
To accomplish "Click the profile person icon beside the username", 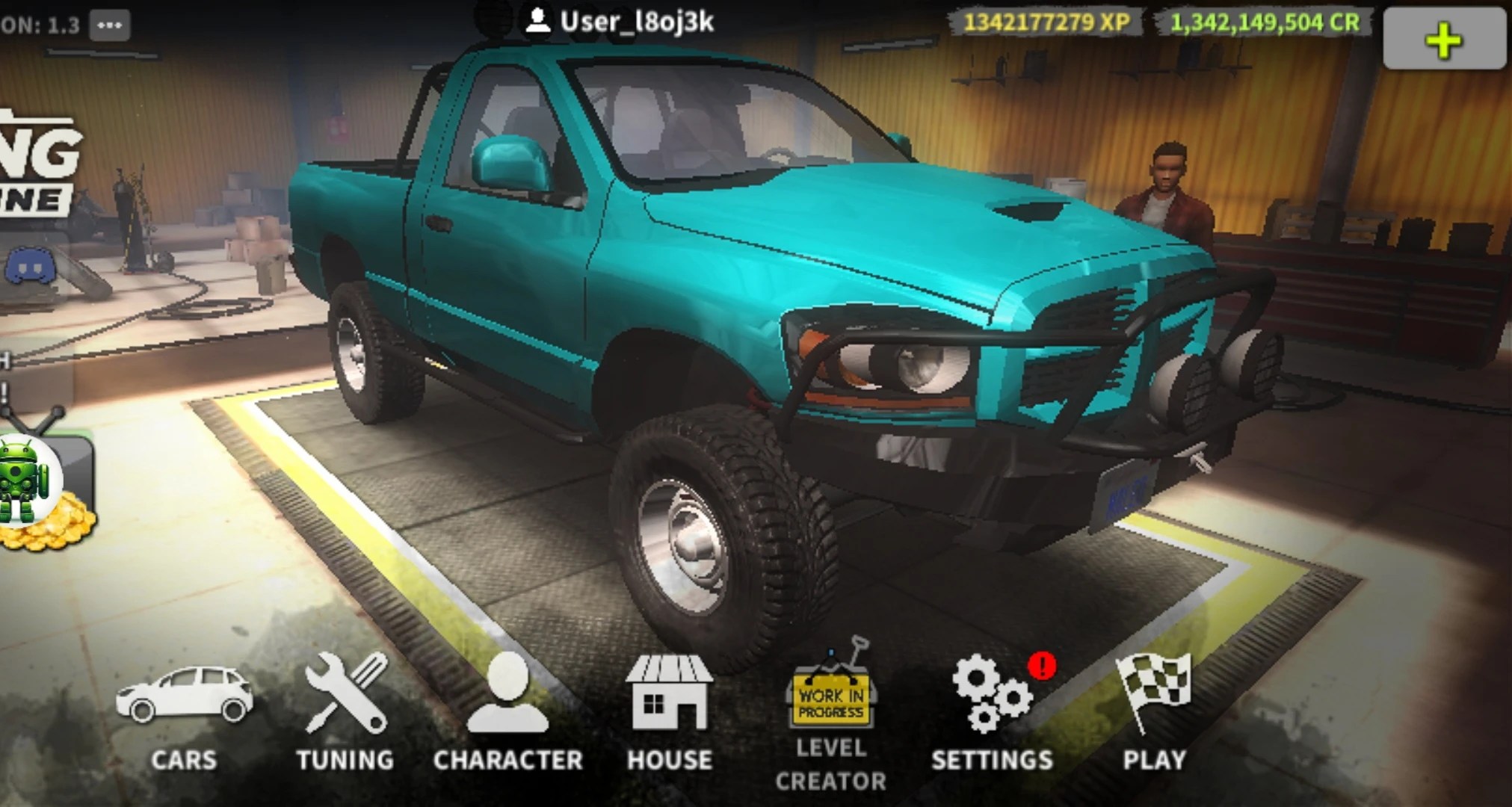I will click(x=537, y=20).
